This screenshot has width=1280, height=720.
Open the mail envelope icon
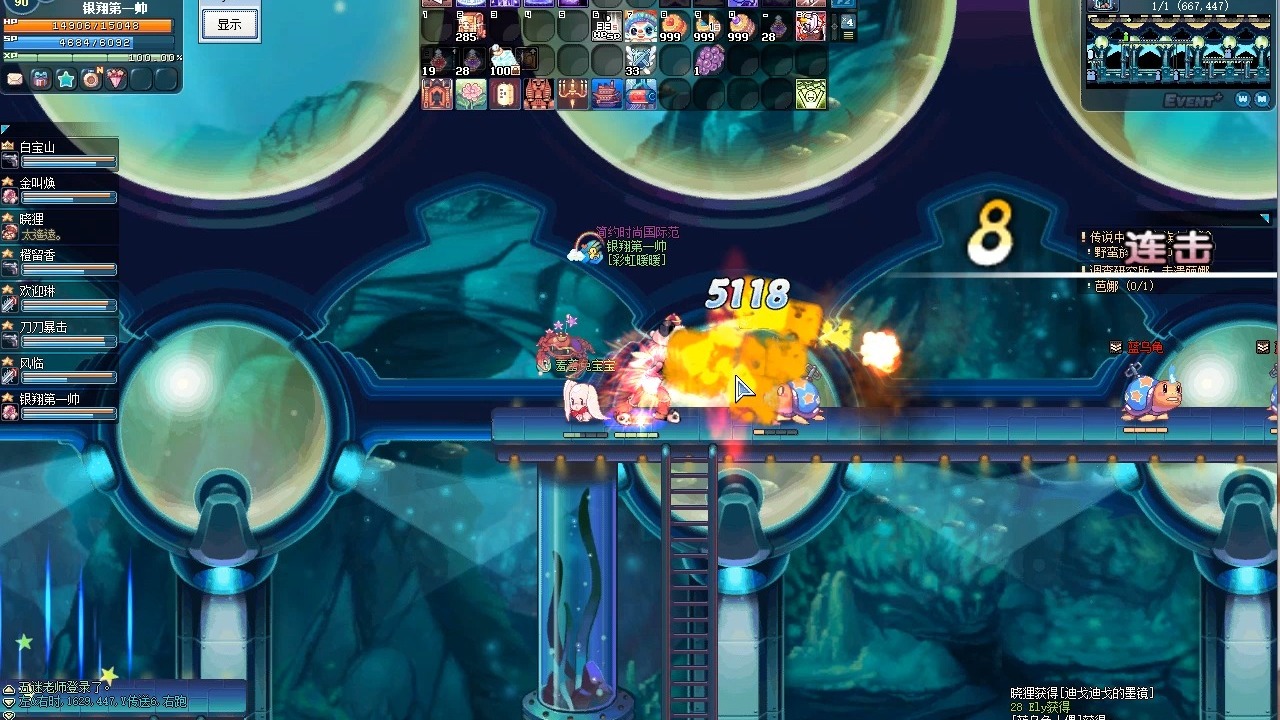coord(15,79)
